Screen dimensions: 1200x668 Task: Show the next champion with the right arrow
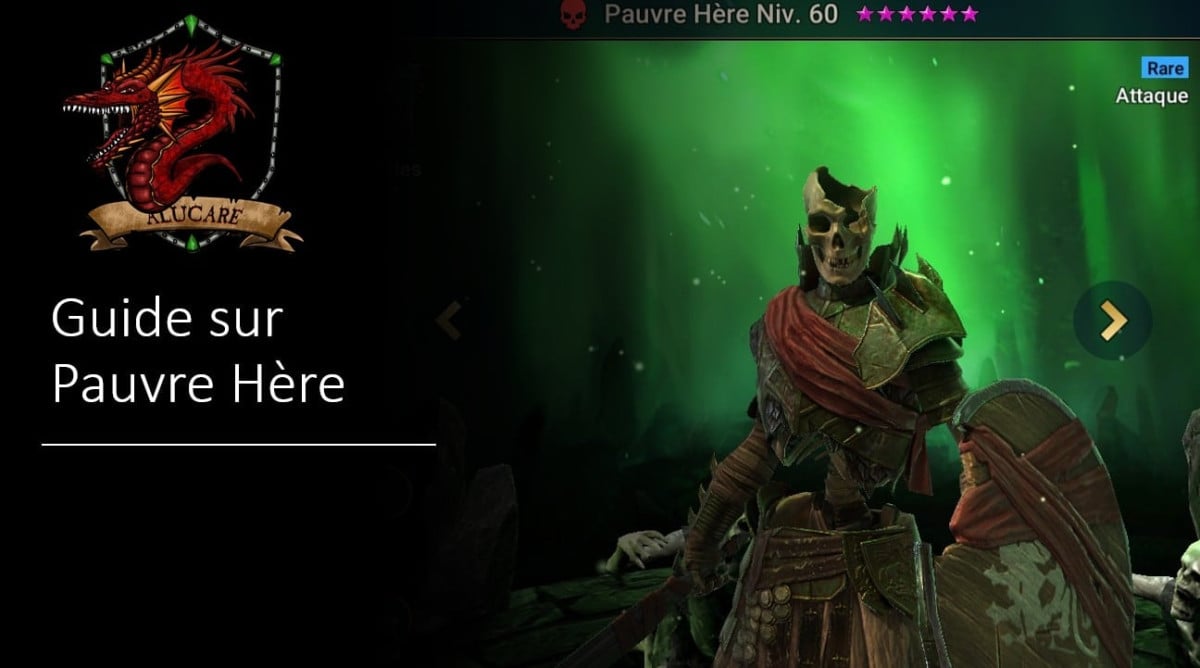click(x=1112, y=320)
